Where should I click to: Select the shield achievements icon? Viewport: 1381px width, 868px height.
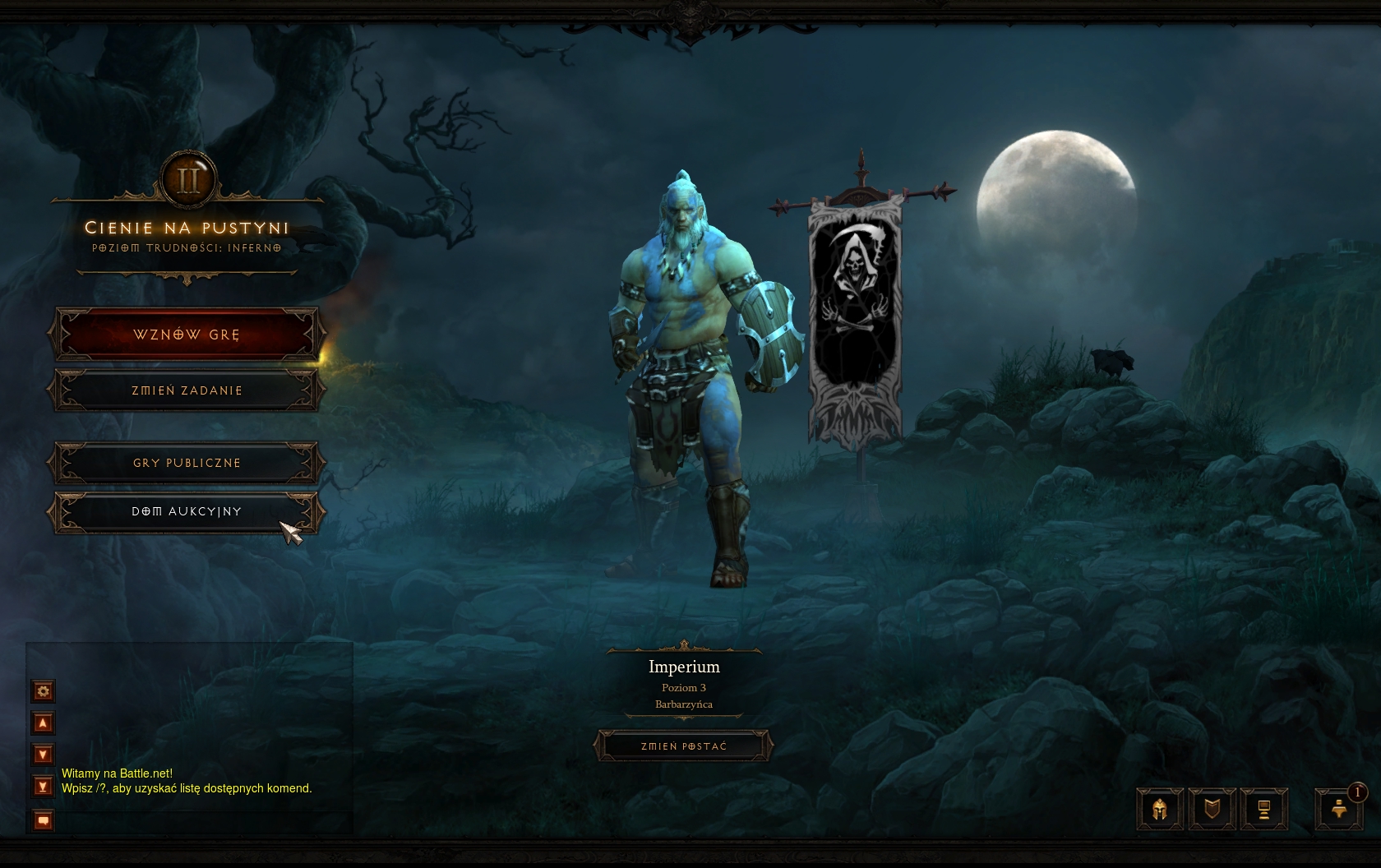coord(1212,810)
